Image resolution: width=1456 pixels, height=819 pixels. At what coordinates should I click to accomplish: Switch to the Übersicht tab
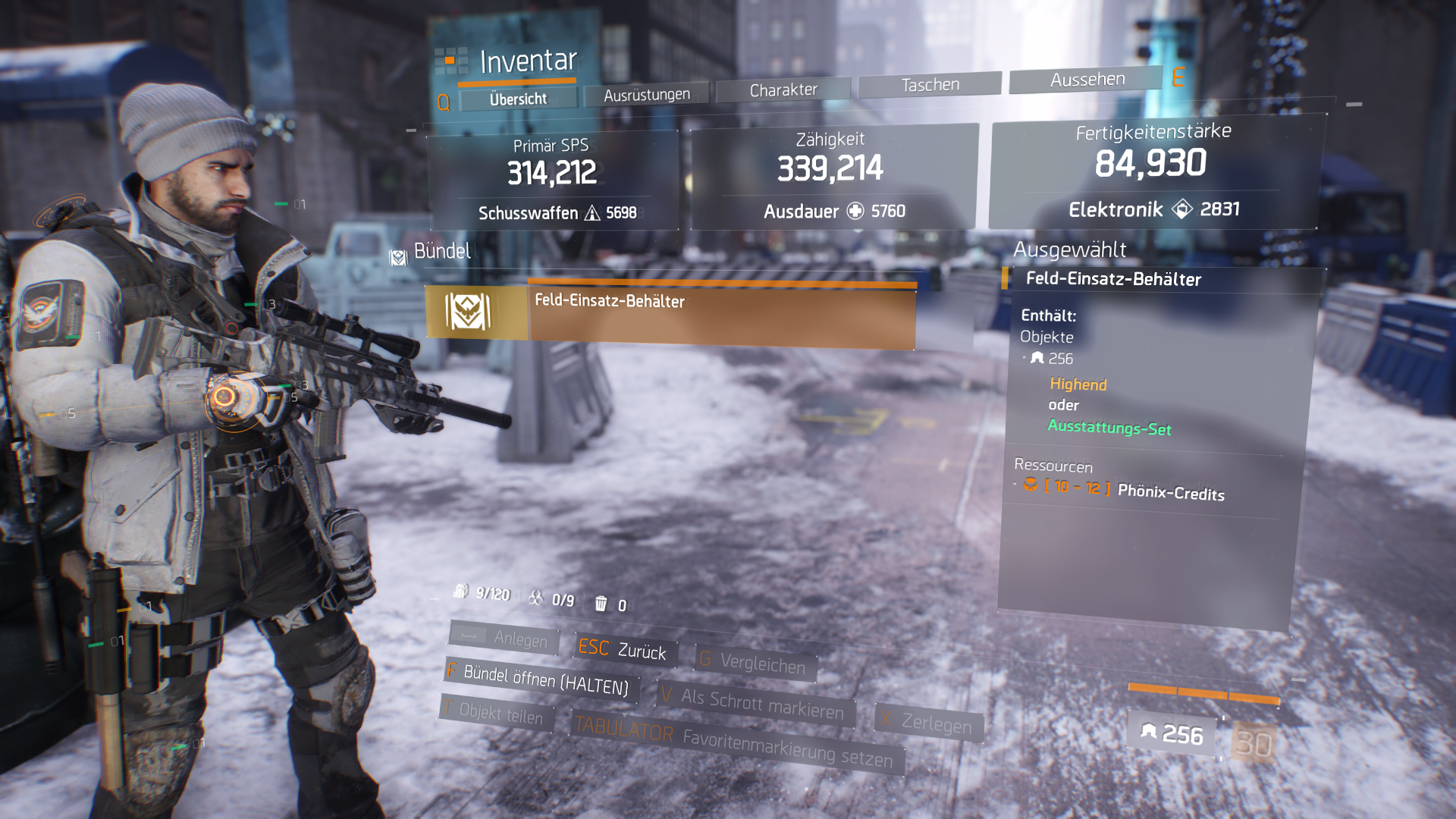[x=518, y=99]
